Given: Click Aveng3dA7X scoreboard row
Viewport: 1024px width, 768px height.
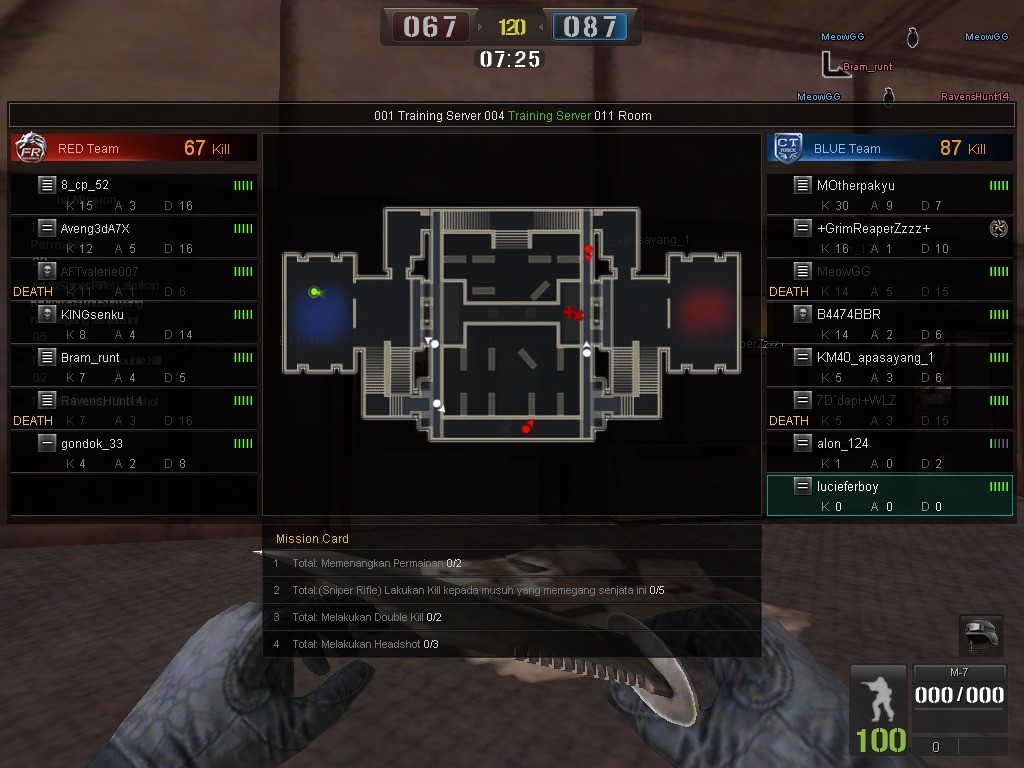Looking at the screenshot, I should 133,237.
